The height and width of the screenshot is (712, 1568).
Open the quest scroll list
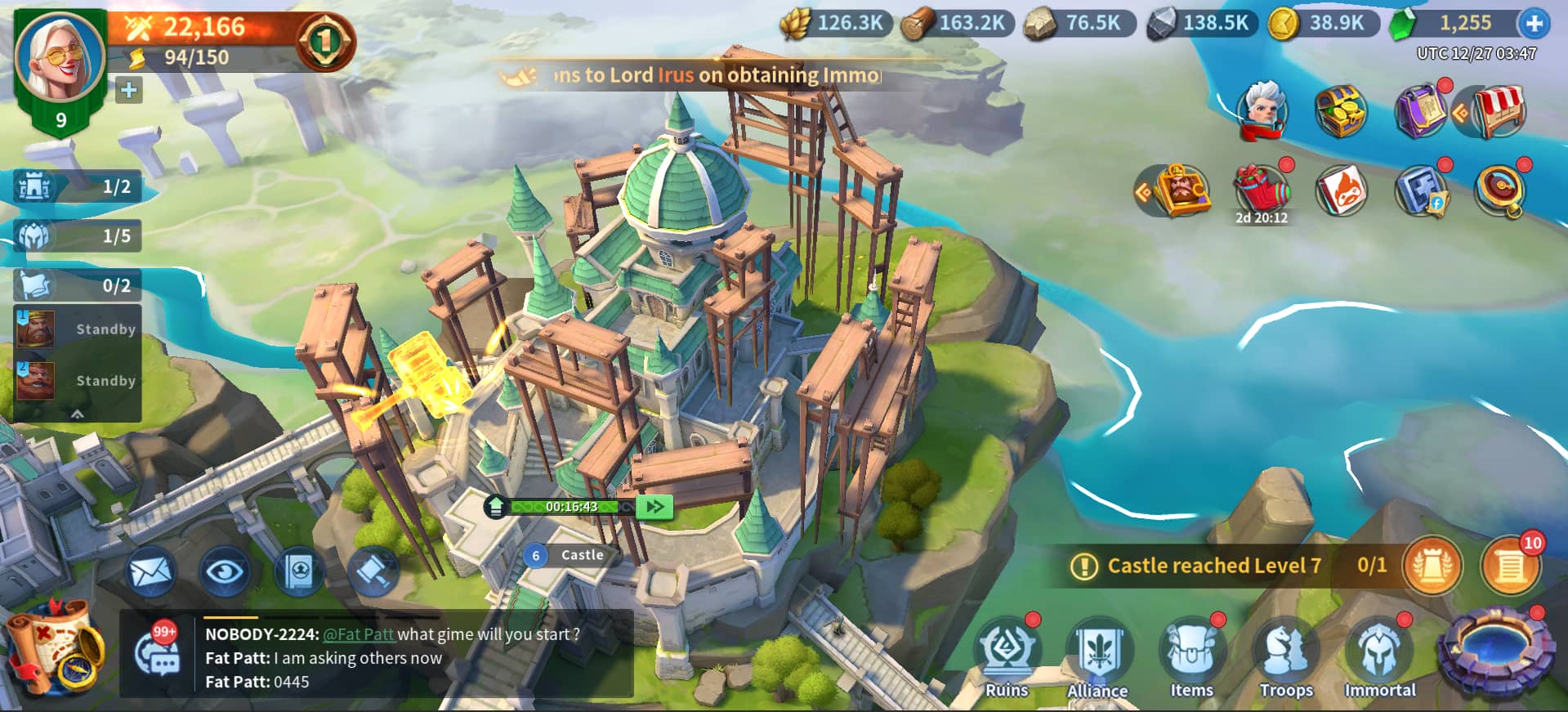pos(1510,566)
